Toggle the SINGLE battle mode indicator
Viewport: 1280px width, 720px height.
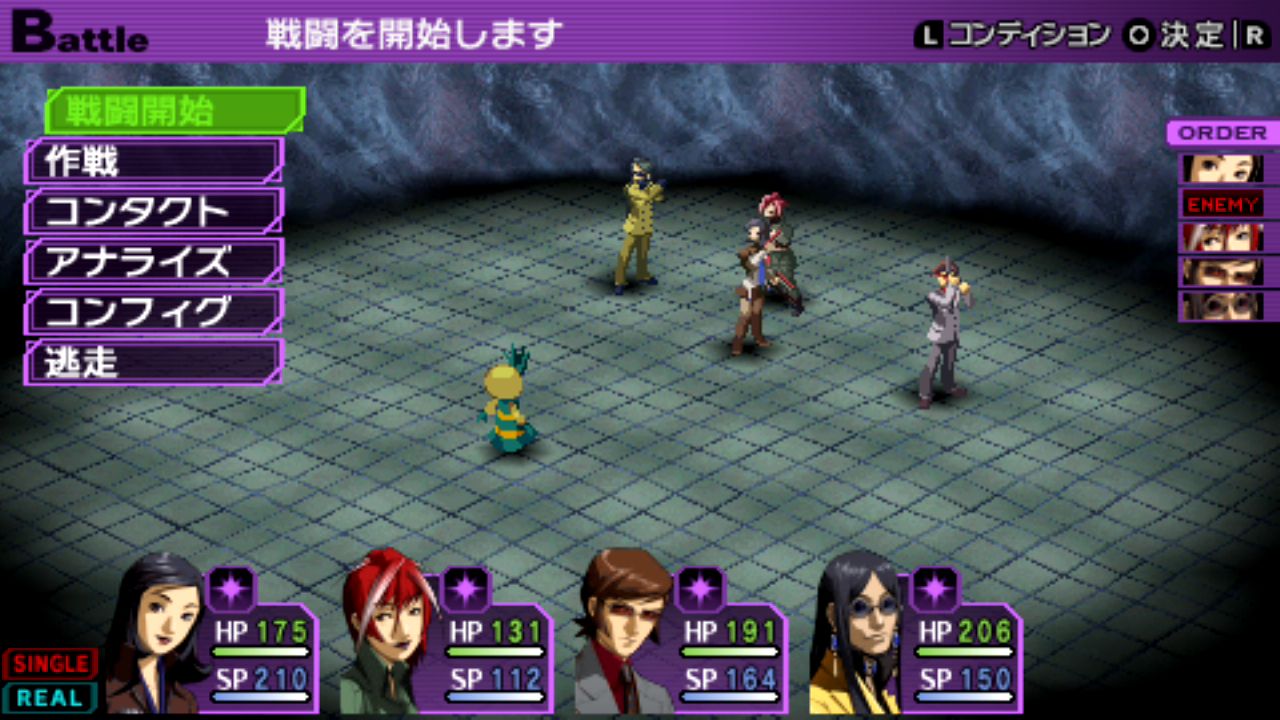50,664
